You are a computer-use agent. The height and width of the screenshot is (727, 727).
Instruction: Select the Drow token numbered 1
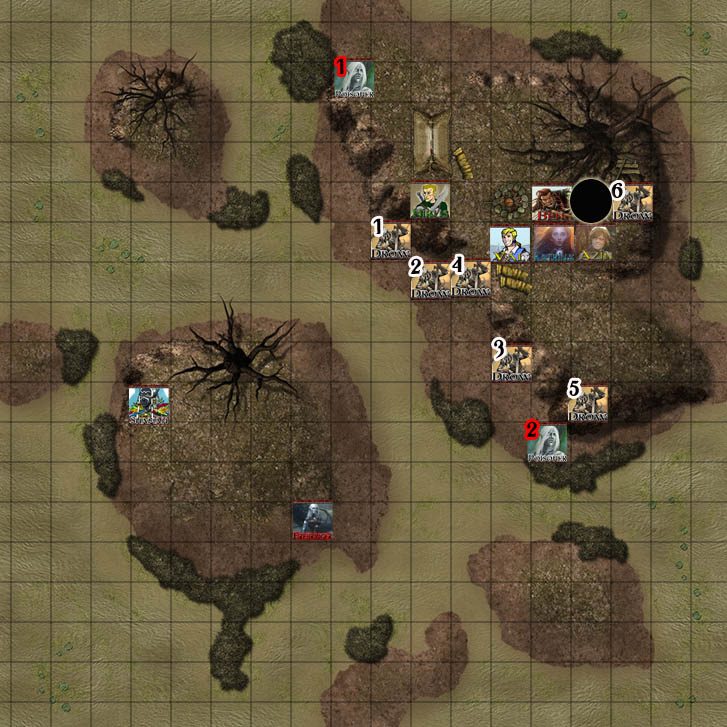coord(391,241)
